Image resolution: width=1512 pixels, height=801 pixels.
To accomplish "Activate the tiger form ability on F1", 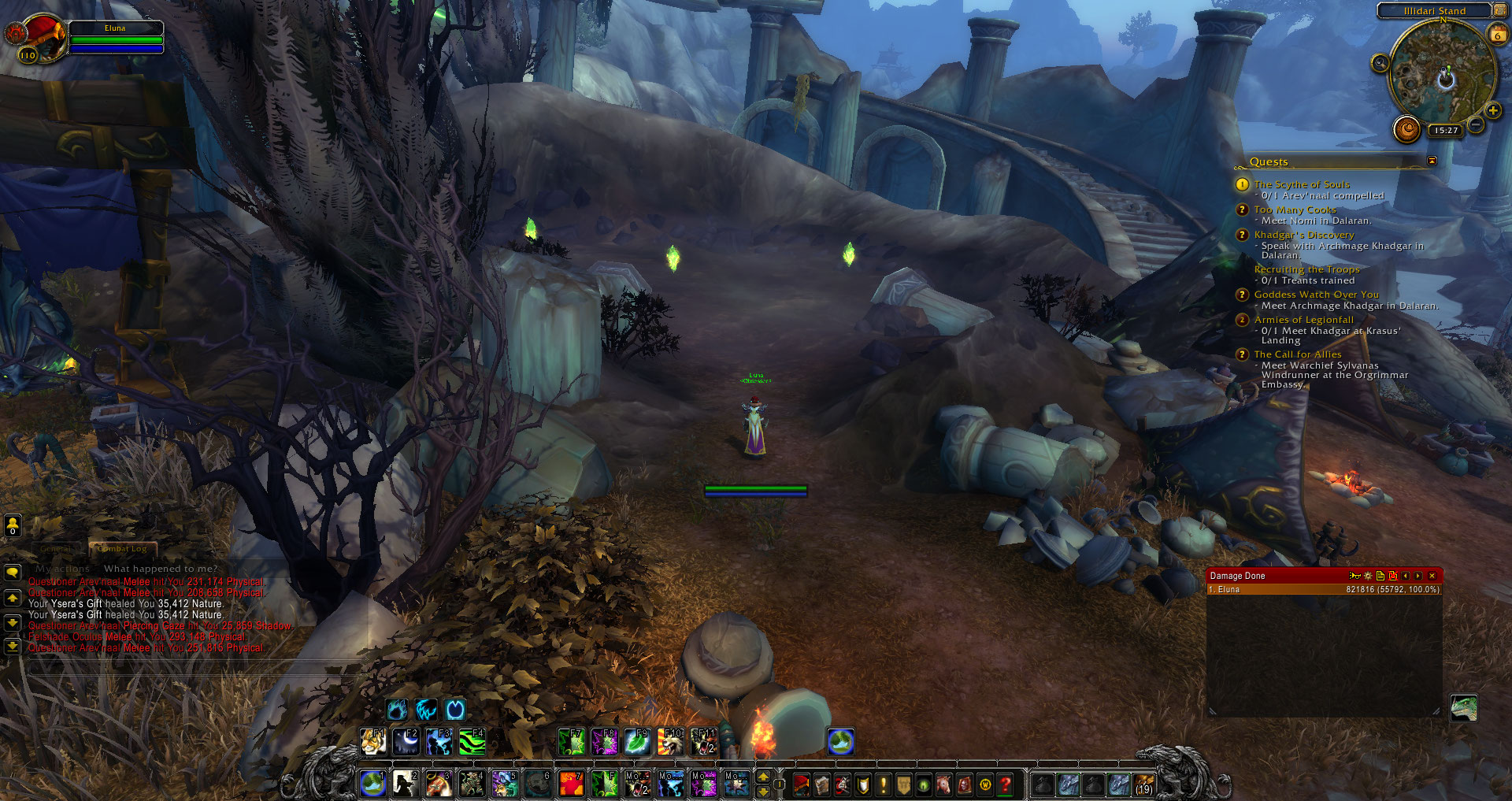I will coord(373,742).
